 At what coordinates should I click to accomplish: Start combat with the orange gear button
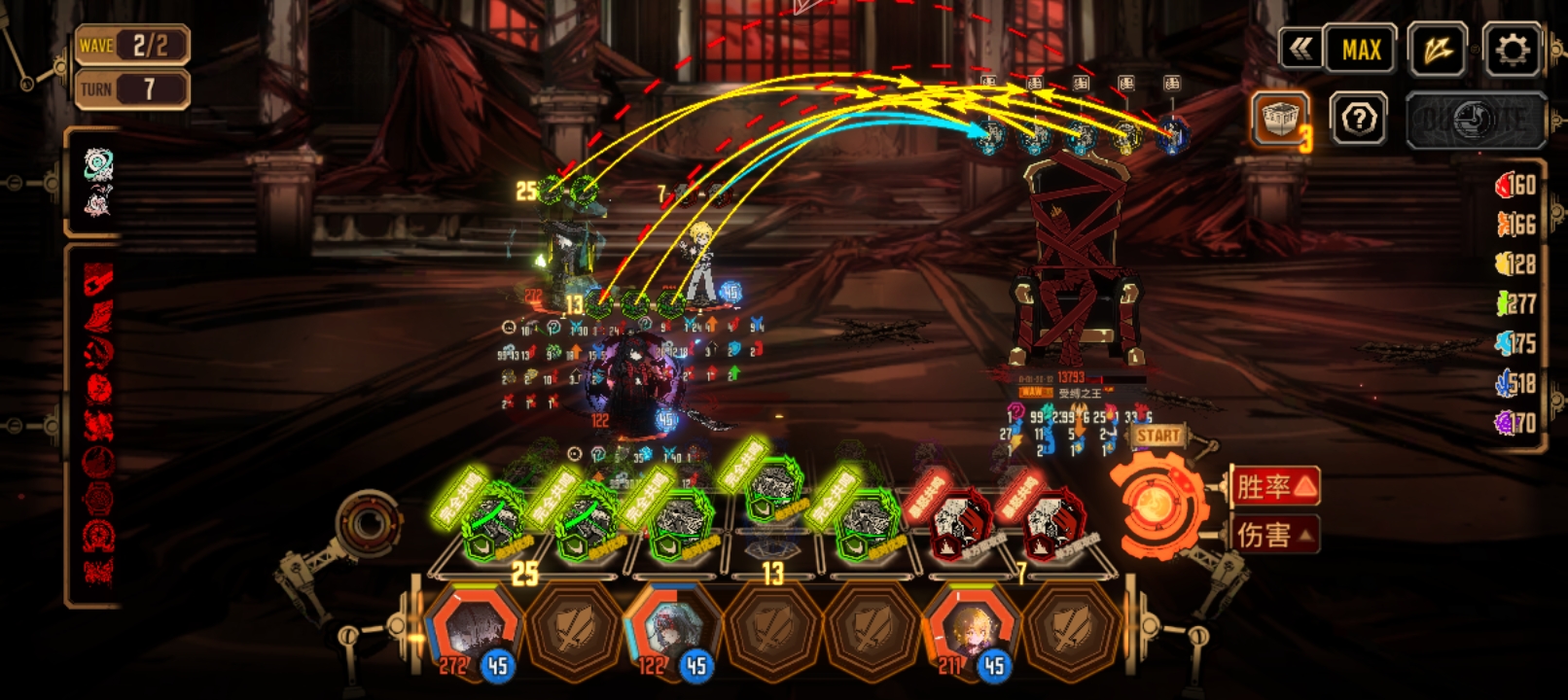[1156, 507]
